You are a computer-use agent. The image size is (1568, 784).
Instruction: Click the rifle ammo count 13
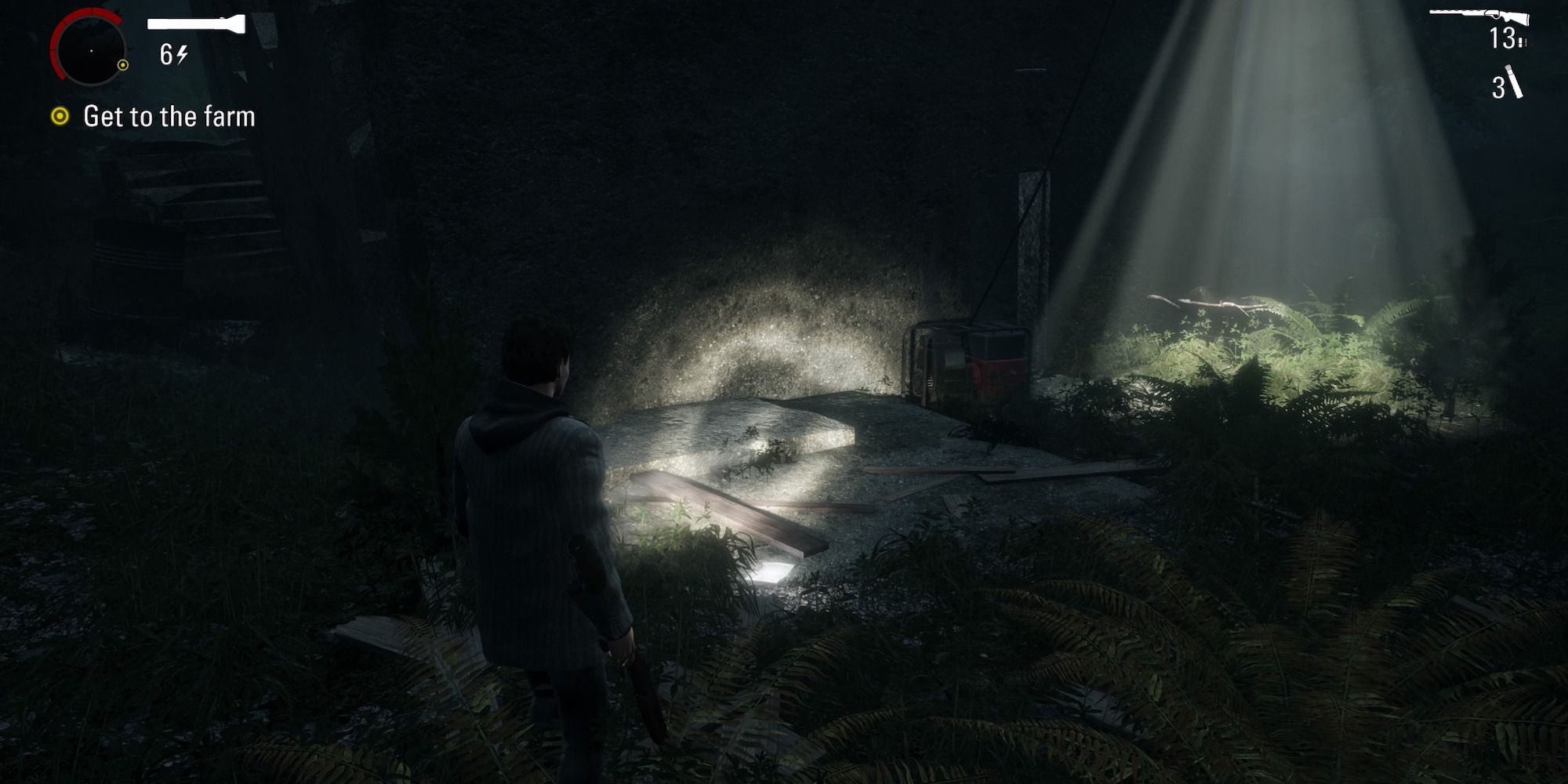(x=1502, y=38)
